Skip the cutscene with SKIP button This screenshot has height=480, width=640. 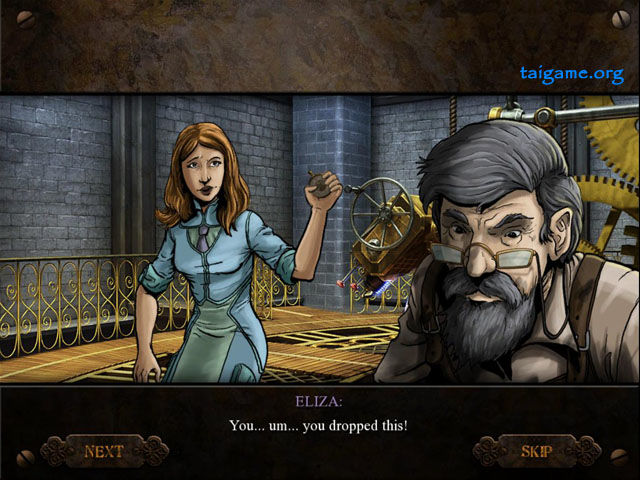(537, 451)
